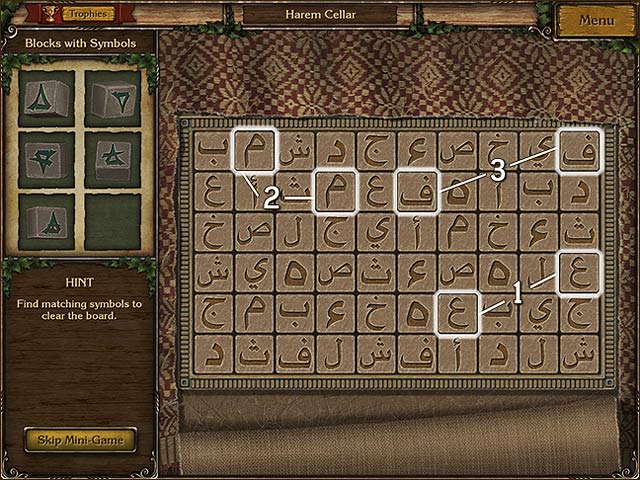
Task: Skip the mini-game
Action: click(80, 438)
